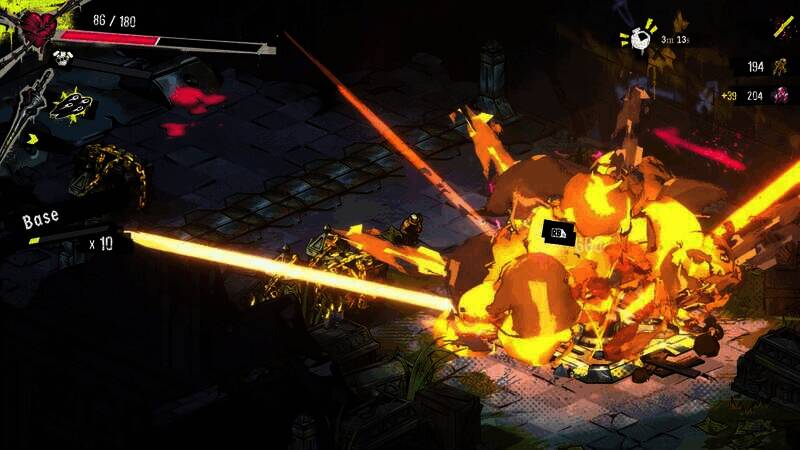
Task: Click the spiked creature ability icon
Action: click(73, 103)
